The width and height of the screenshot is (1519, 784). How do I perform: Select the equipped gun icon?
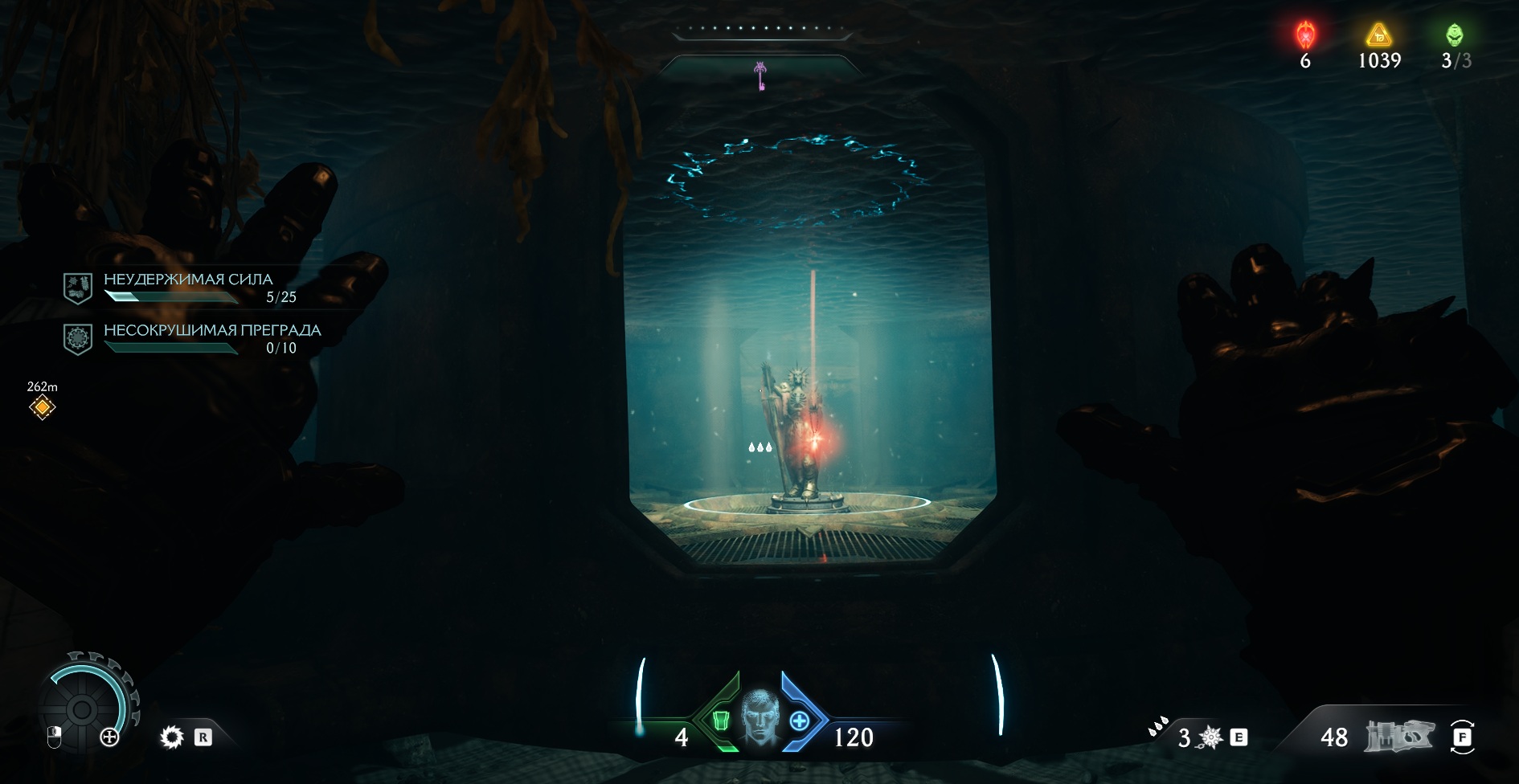click(x=1399, y=736)
